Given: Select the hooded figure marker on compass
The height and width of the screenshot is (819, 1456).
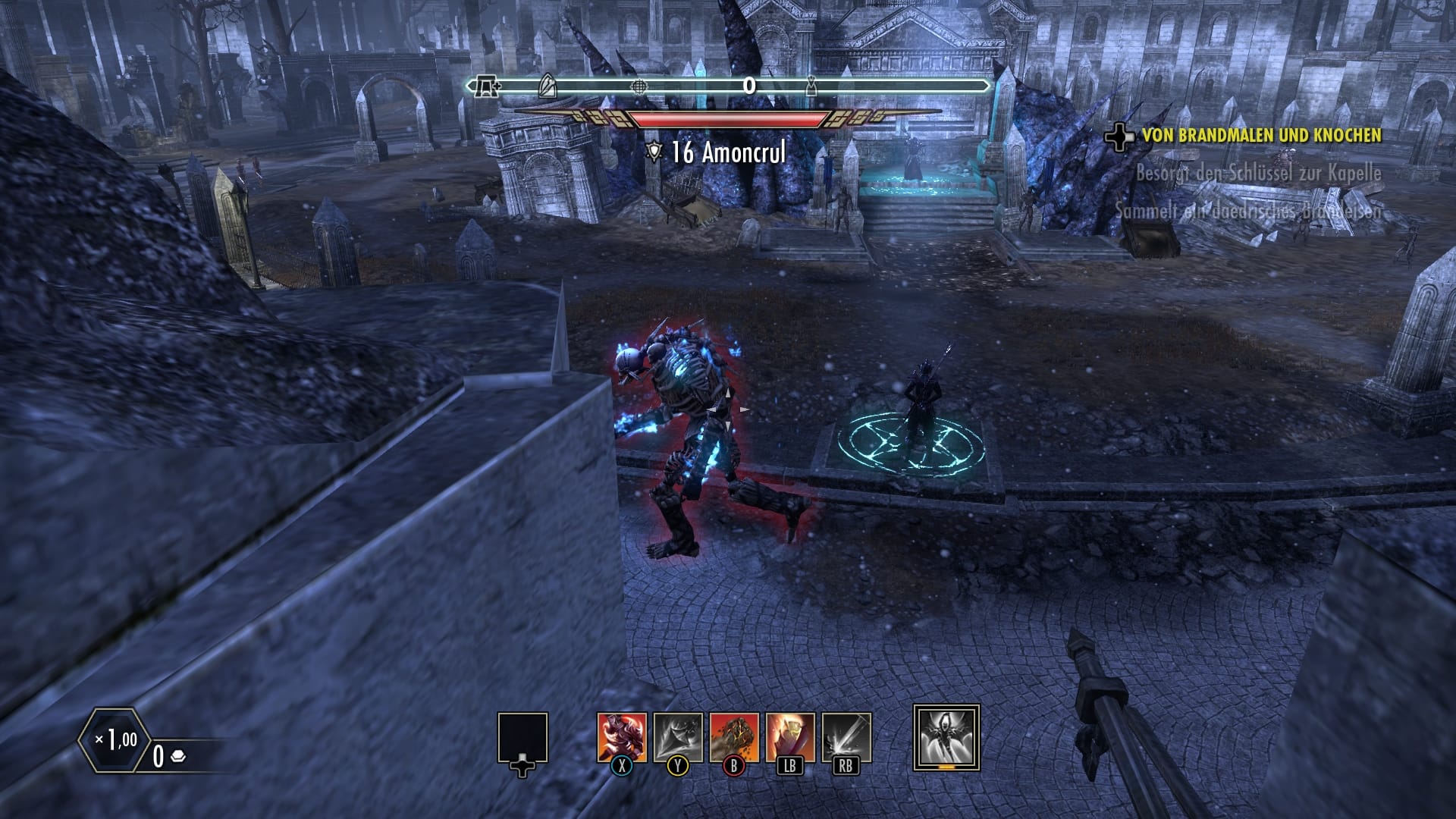Looking at the screenshot, I should tap(811, 86).
